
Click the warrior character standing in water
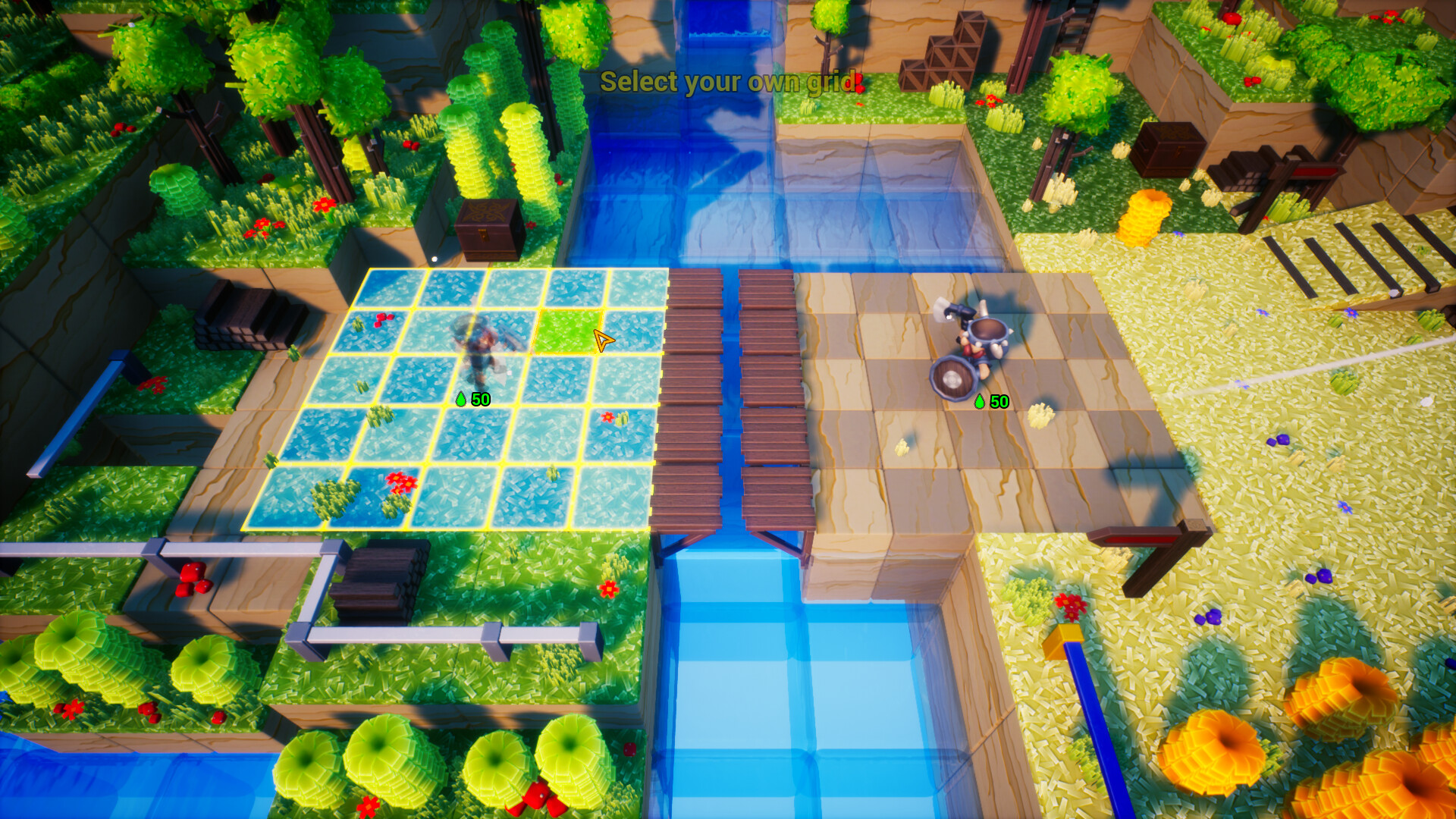coord(479,349)
